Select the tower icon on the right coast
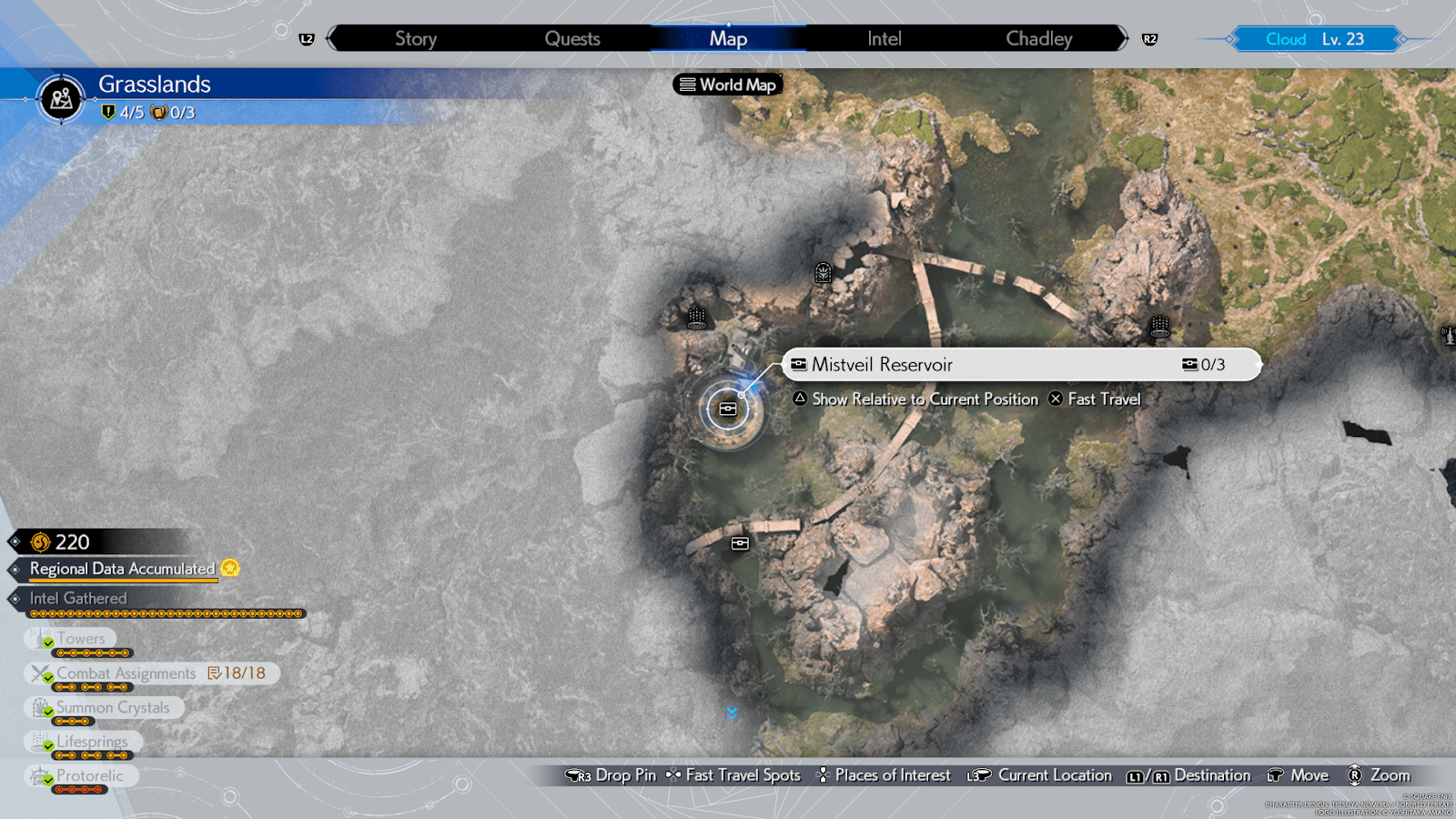Viewport: 1456px width, 819px height. coord(1159,324)
